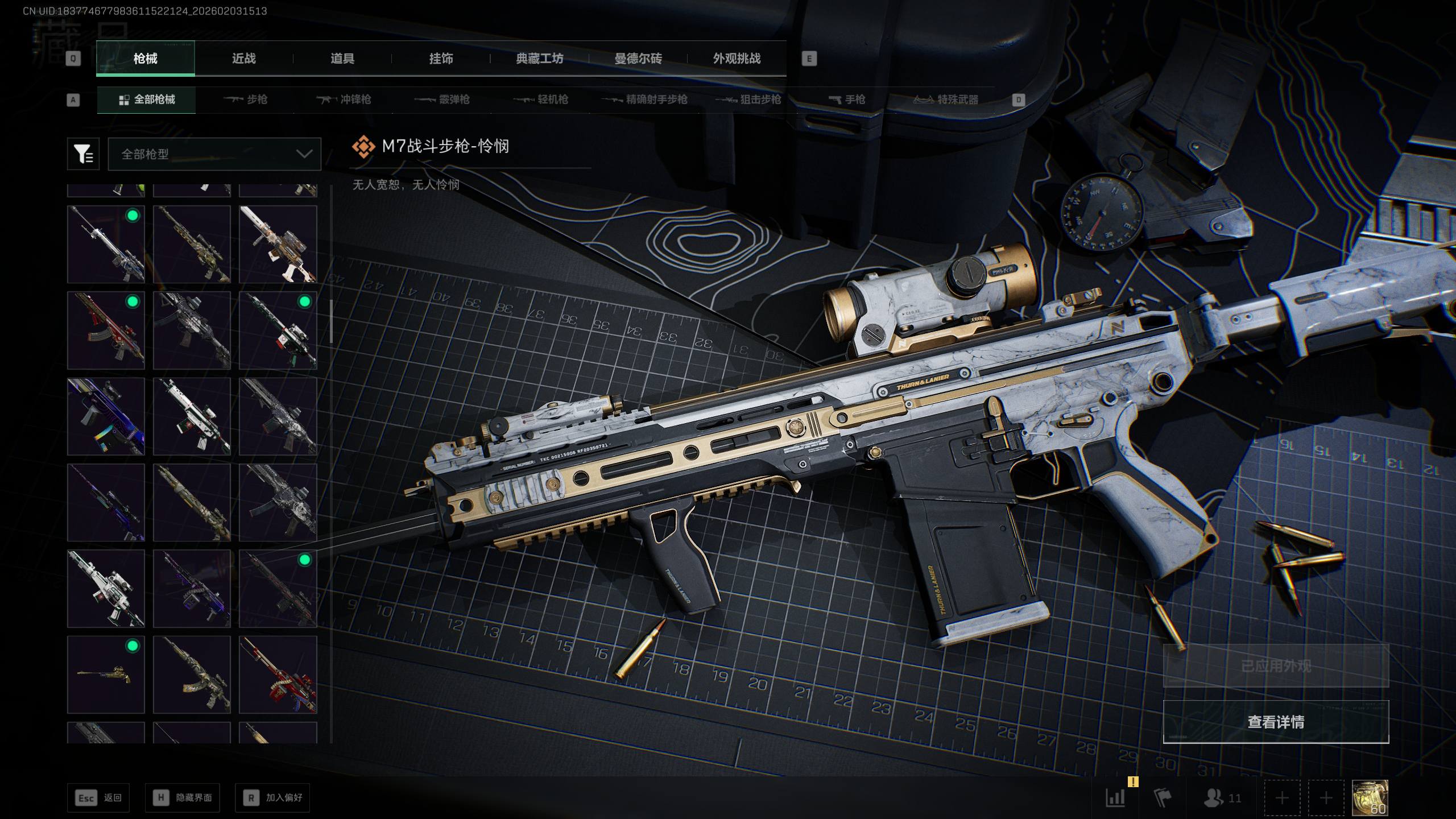Viewport: 1456px width, 819px height.
Task: Filter weapons by 冲锋枪 submachine guns
Action: pos(344,100)
